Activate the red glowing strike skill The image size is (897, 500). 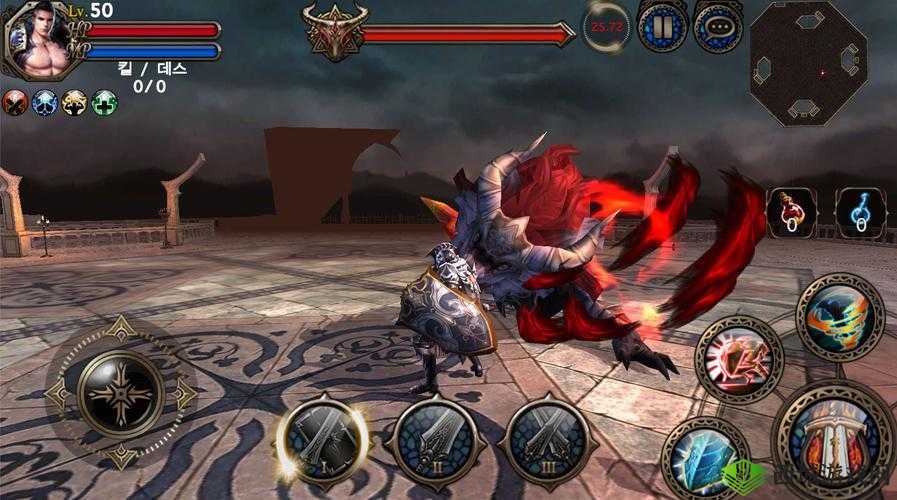(x=739, y=359)
